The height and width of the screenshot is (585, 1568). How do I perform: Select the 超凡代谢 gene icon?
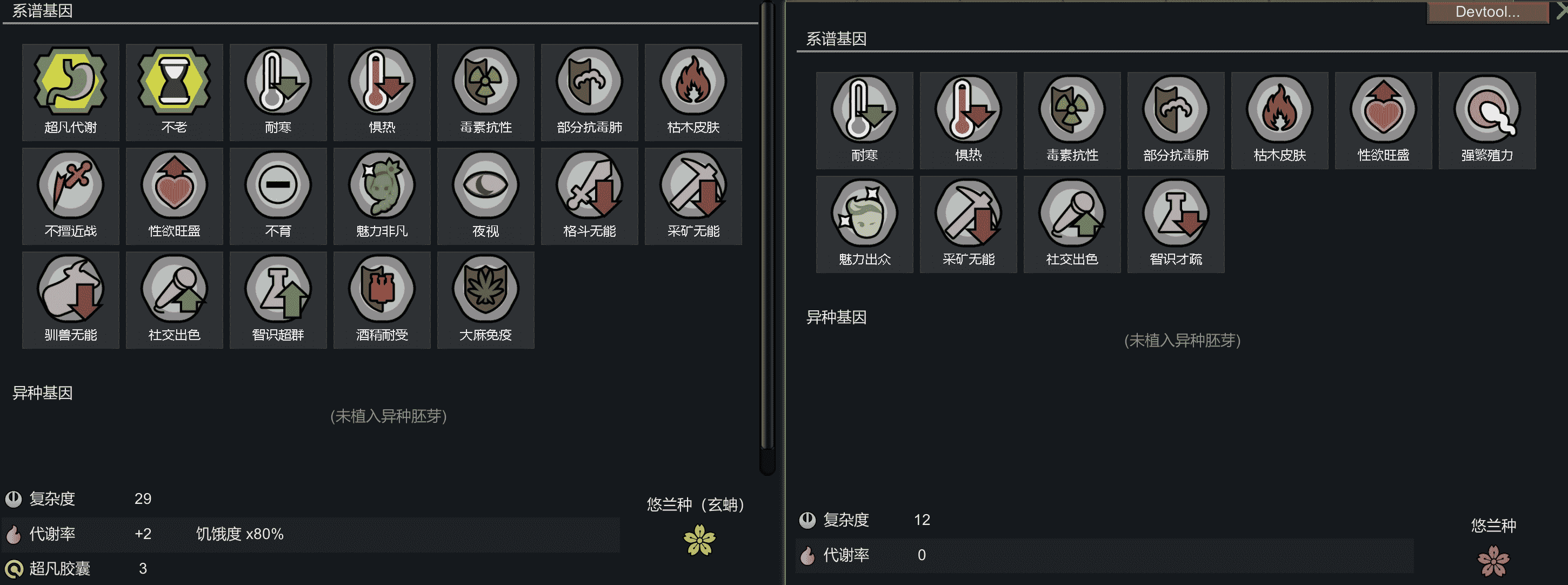tap(70, 91)
